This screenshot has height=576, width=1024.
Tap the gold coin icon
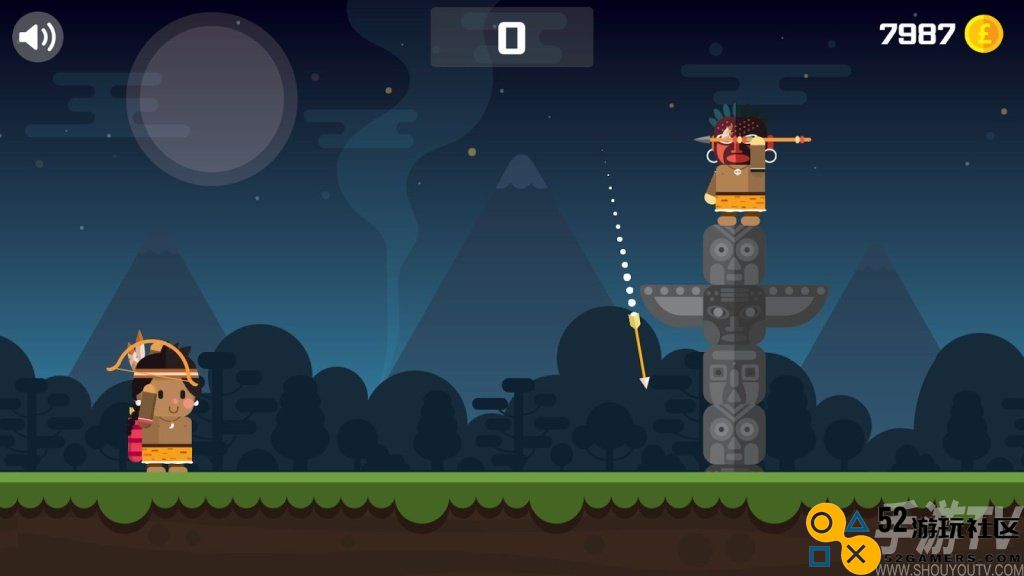(x=983, y=34)
